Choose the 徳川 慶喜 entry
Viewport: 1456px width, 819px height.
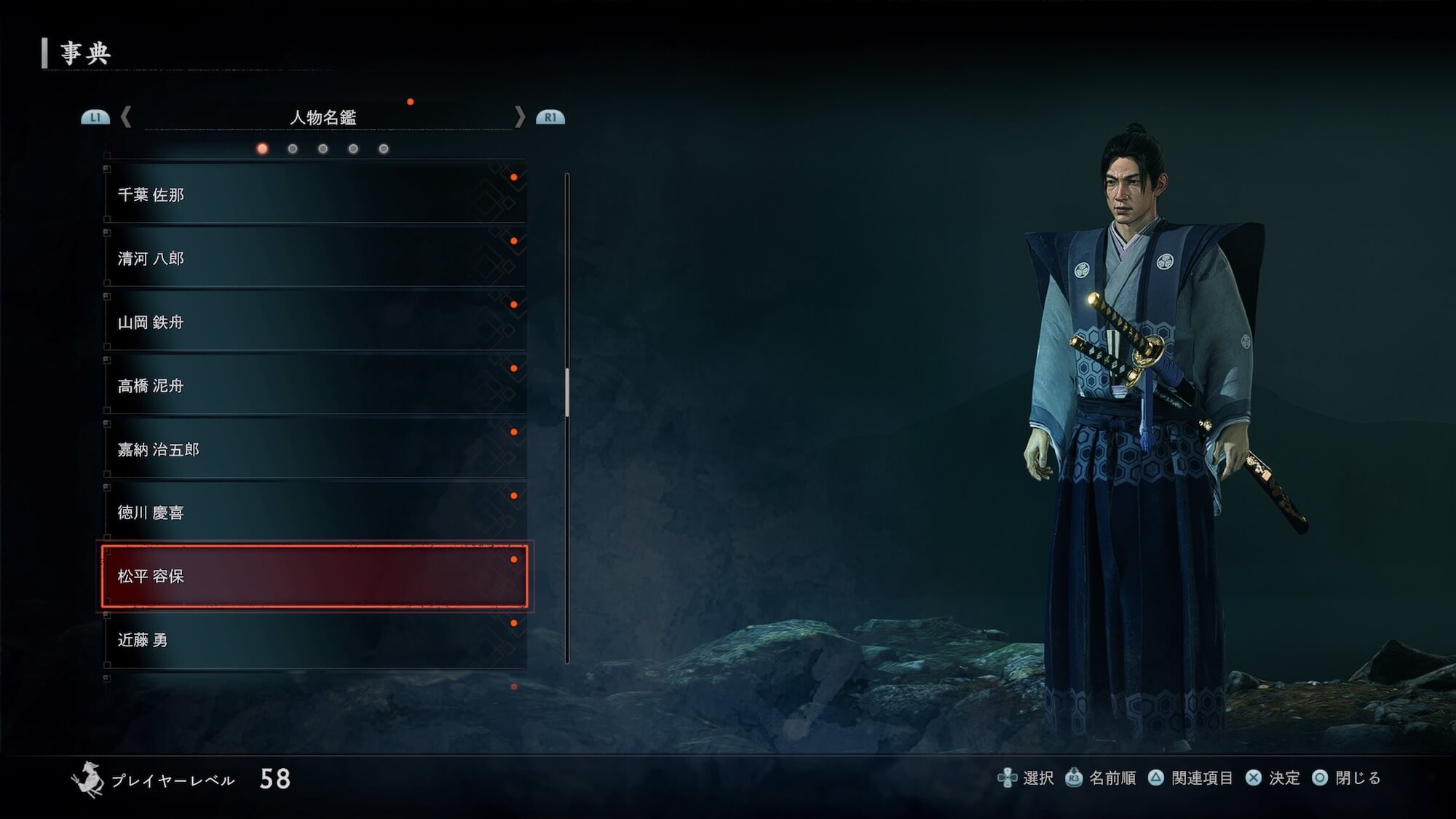pyautogui.click(x=314, y=513)
